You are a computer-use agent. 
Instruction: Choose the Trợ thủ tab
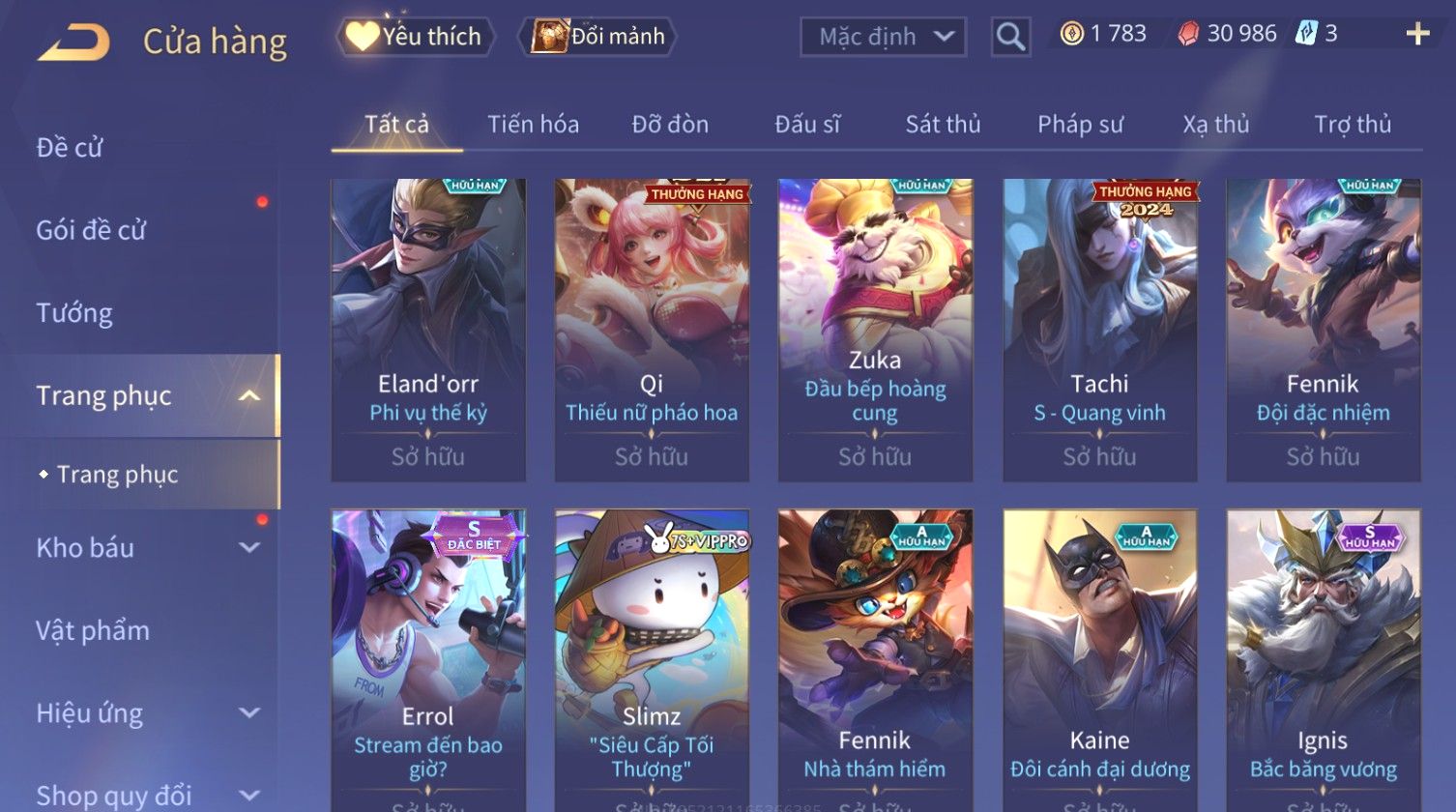point(1353,125)
